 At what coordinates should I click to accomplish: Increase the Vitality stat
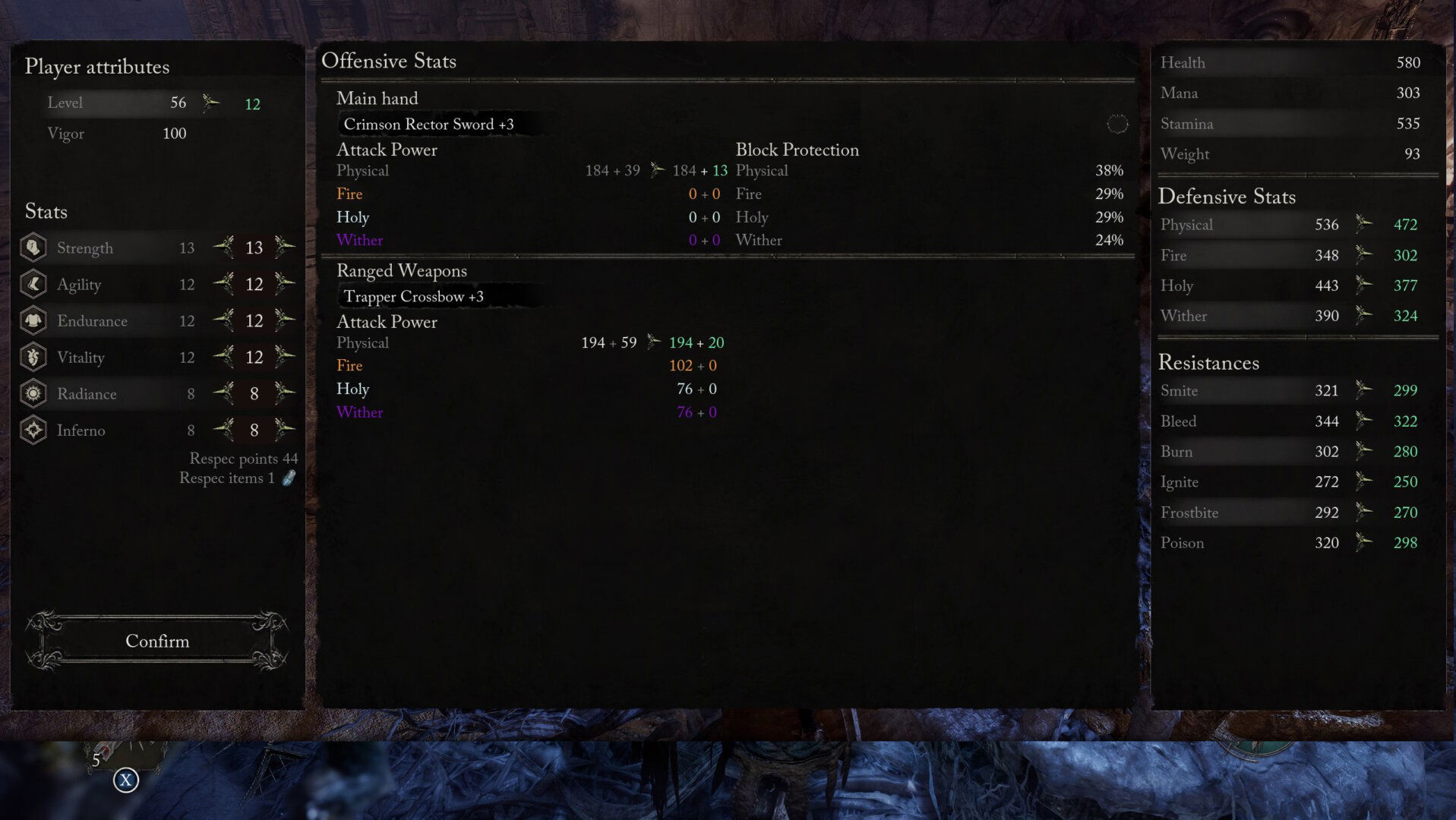(x=285, y=356)
